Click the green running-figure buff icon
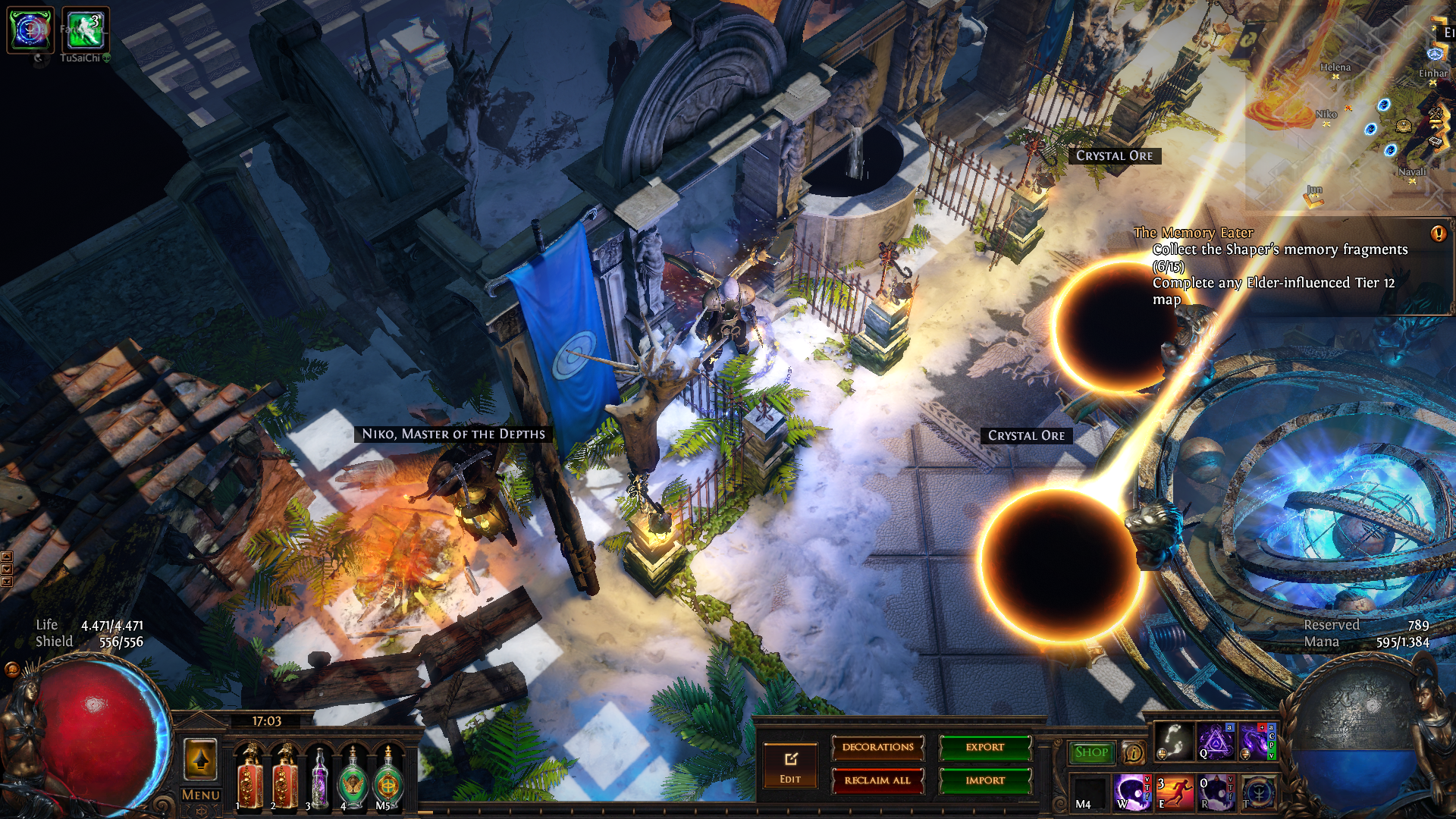 tap(85, 30)
